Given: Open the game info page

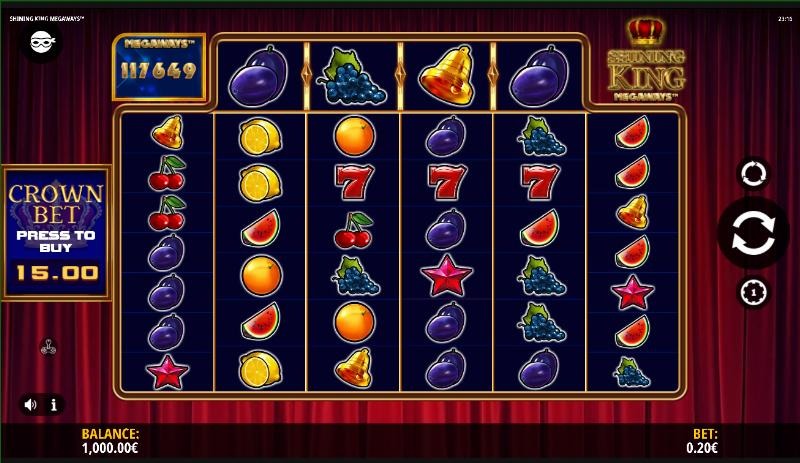Looking at the screenshot, I should tap(53, 405).
